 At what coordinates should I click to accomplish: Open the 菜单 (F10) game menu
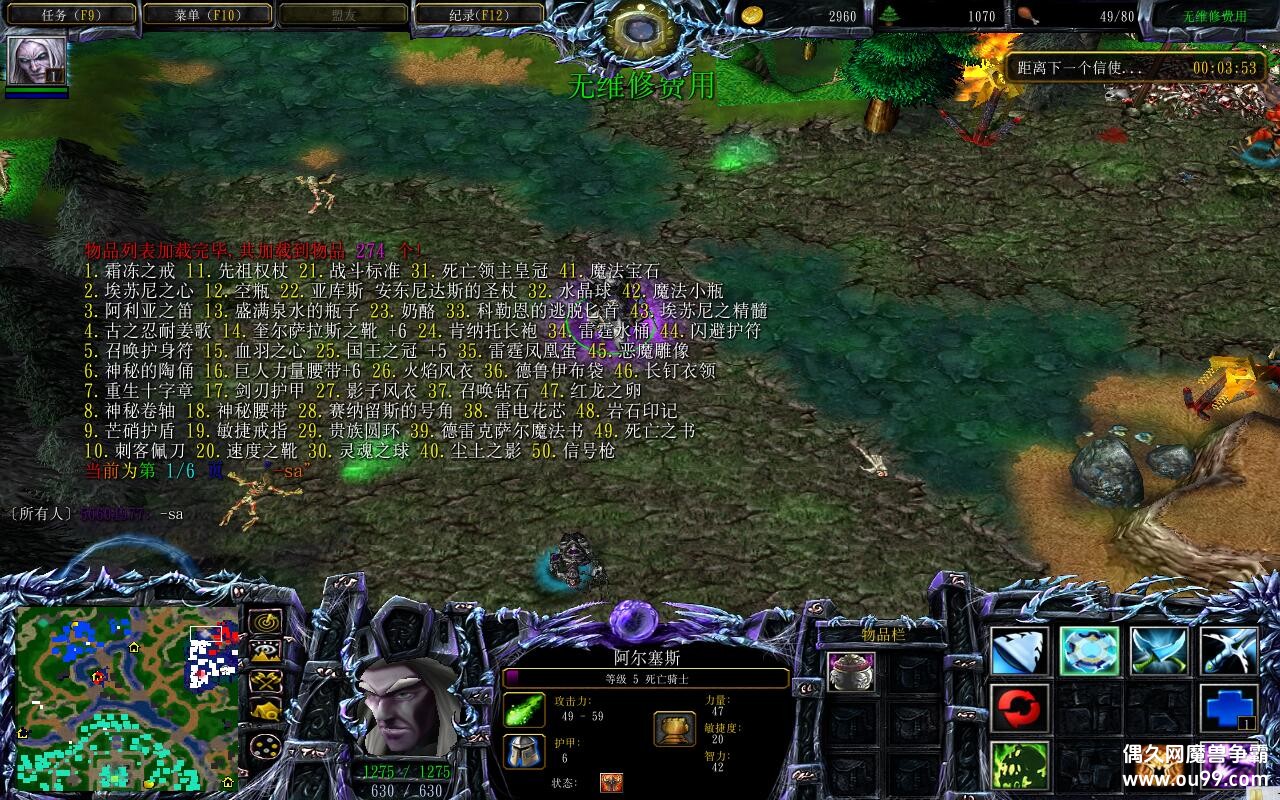208,14
